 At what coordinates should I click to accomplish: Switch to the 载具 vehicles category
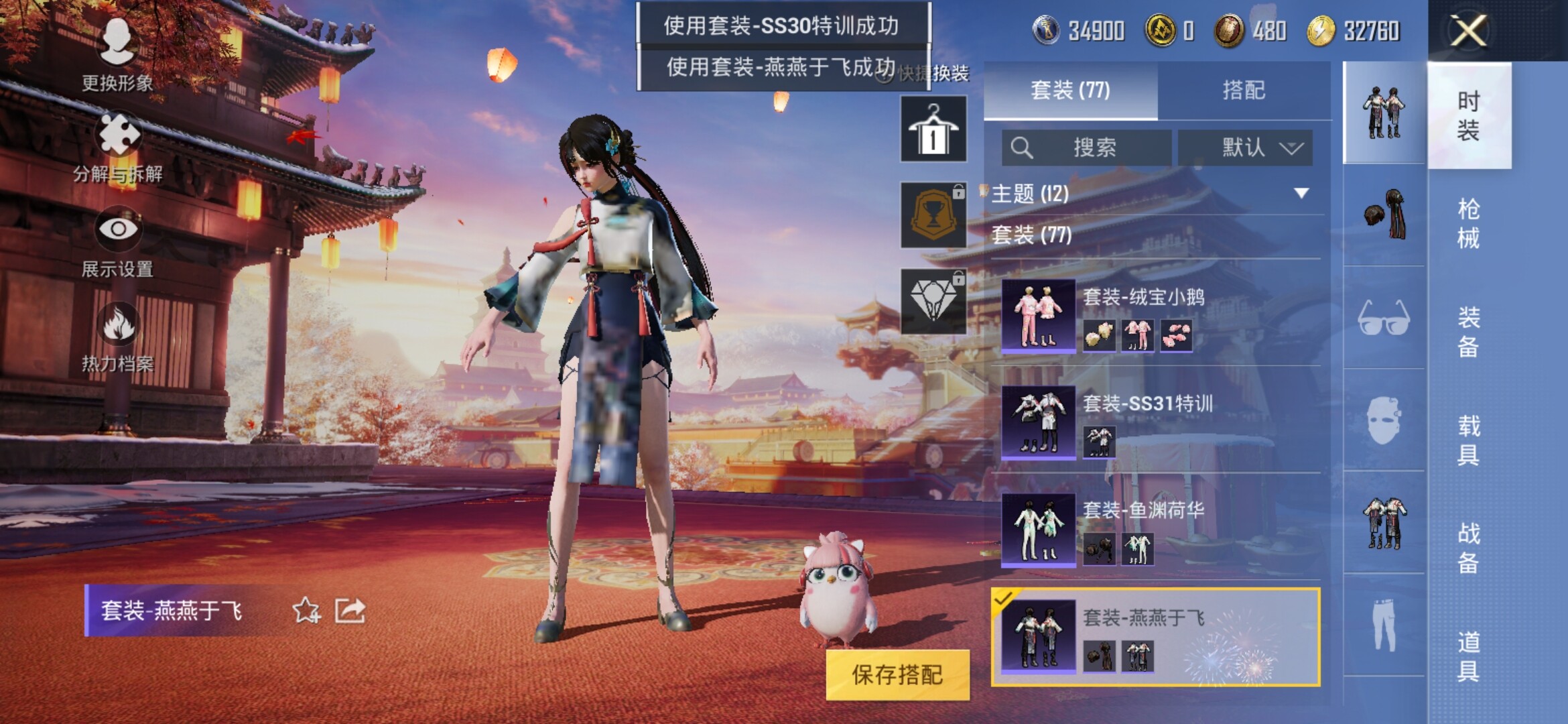click(x=1468, y=440)
